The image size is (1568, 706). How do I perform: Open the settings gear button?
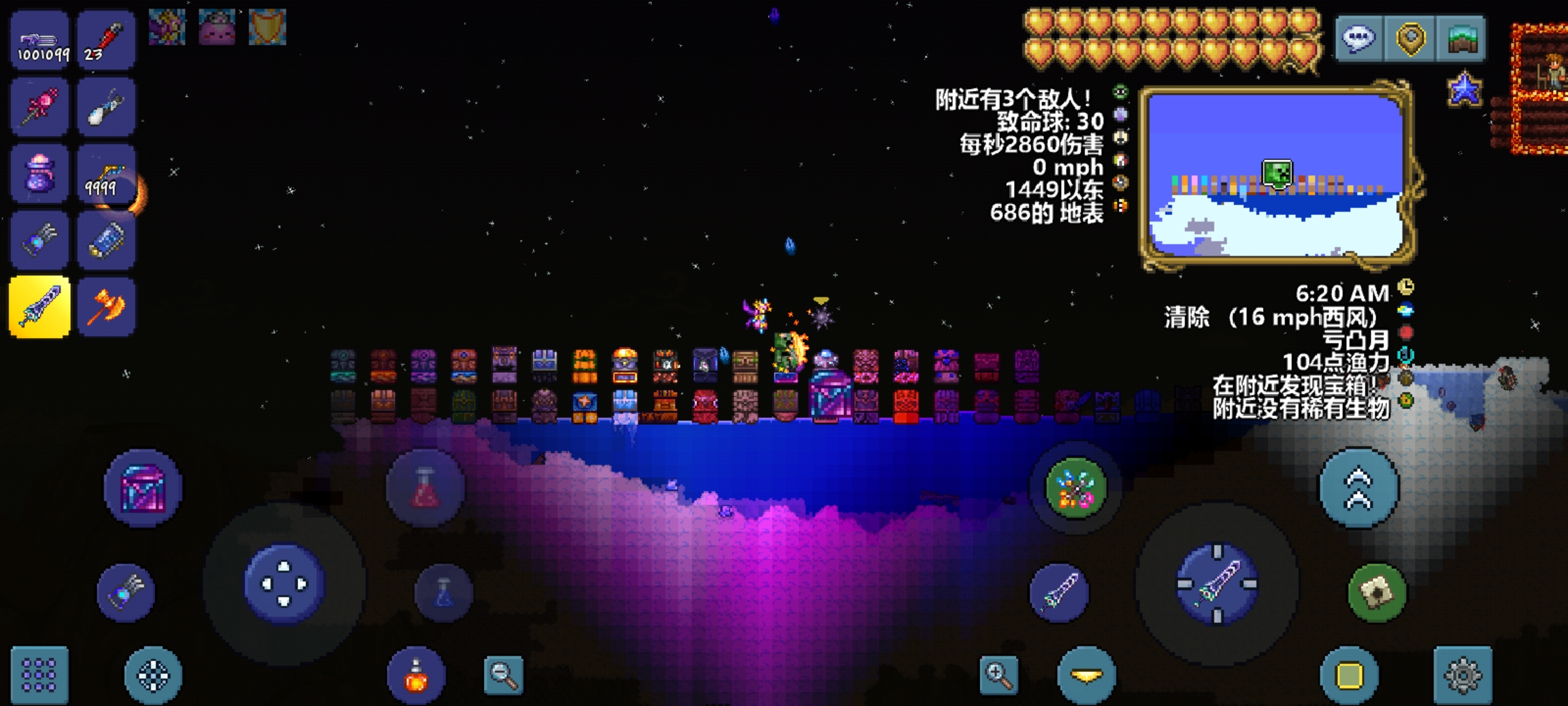1463,675
